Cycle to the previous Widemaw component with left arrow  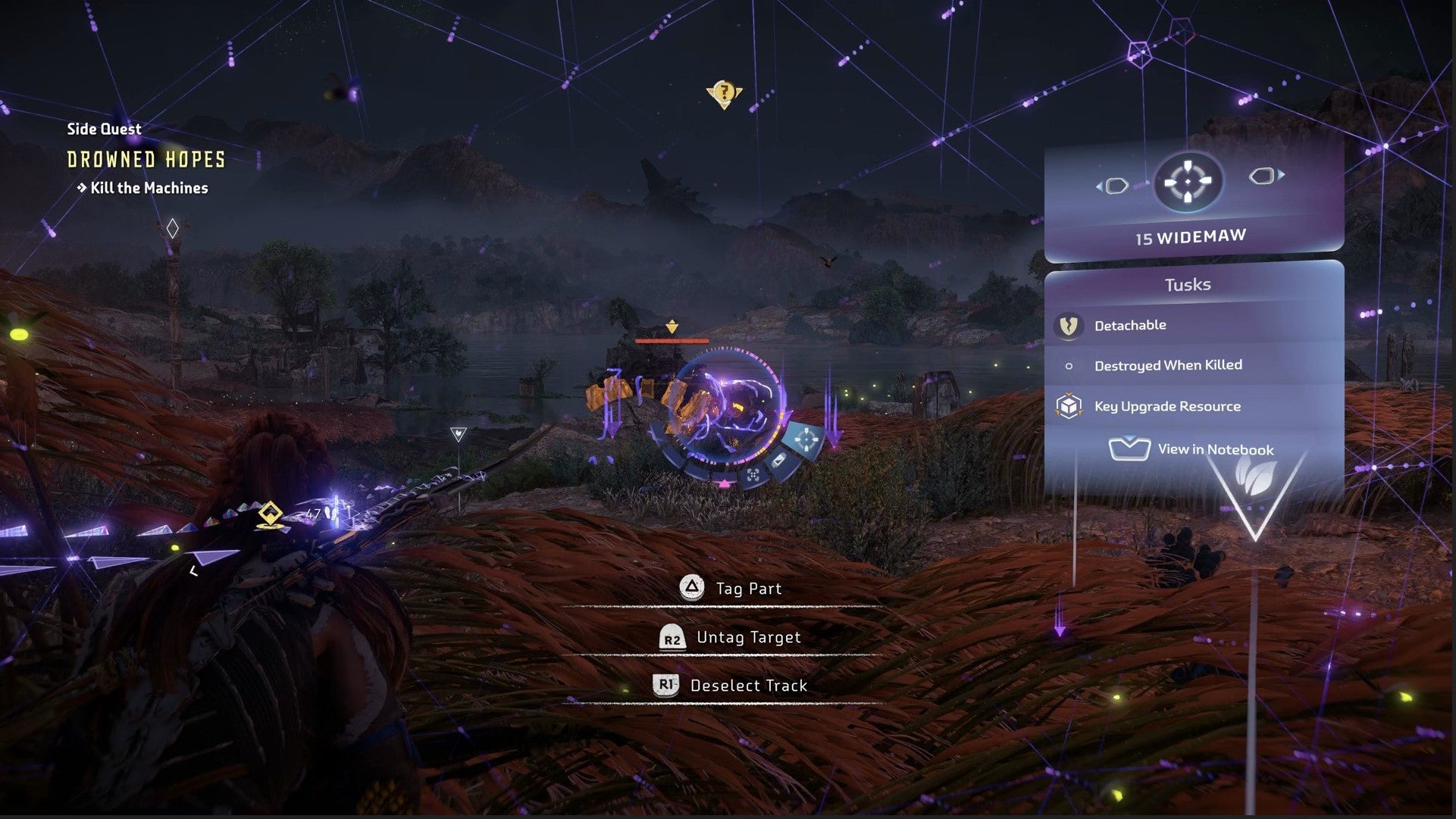(x=1113, y=186)
